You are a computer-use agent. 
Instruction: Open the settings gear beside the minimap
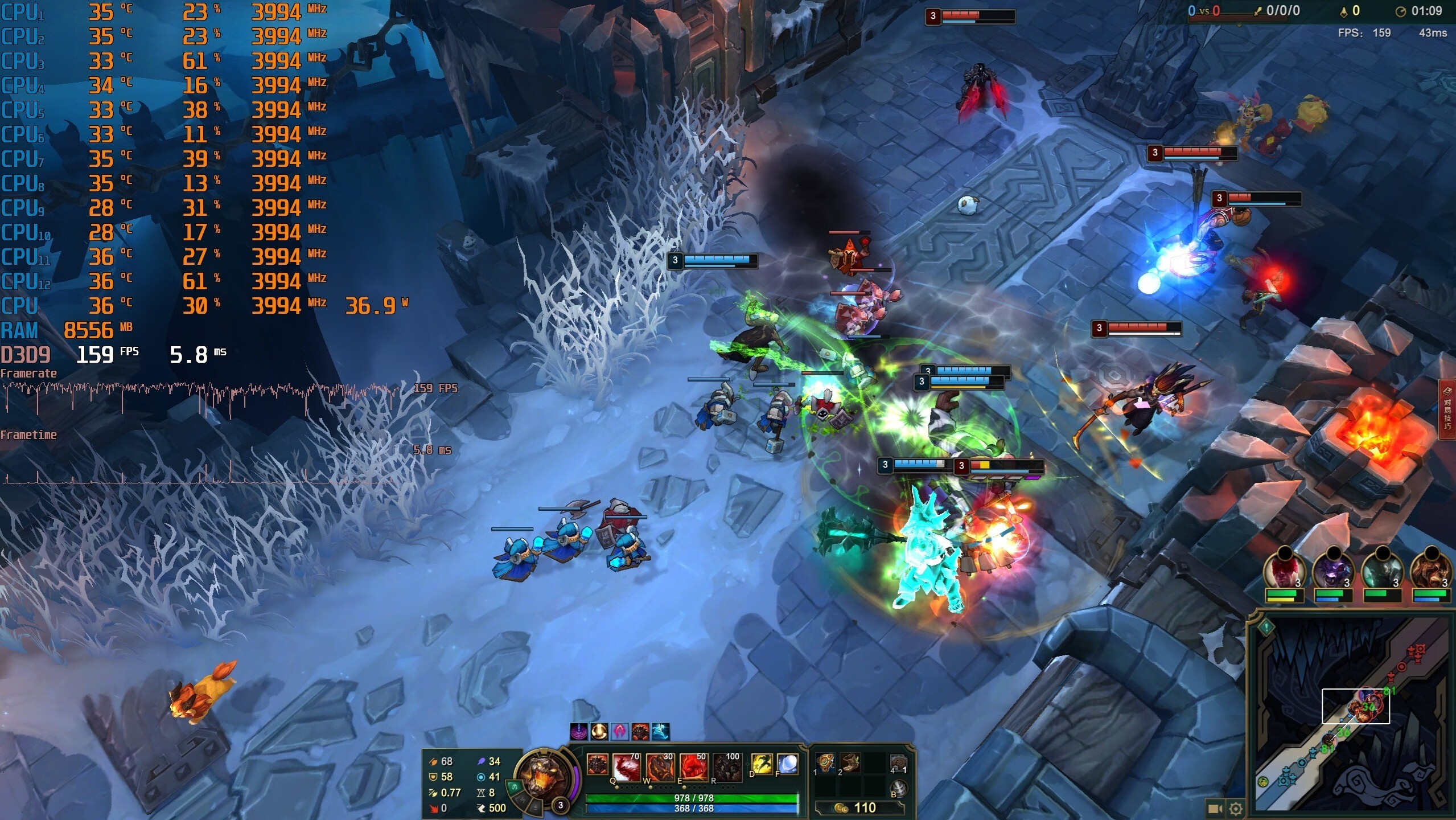point(1235,809)
